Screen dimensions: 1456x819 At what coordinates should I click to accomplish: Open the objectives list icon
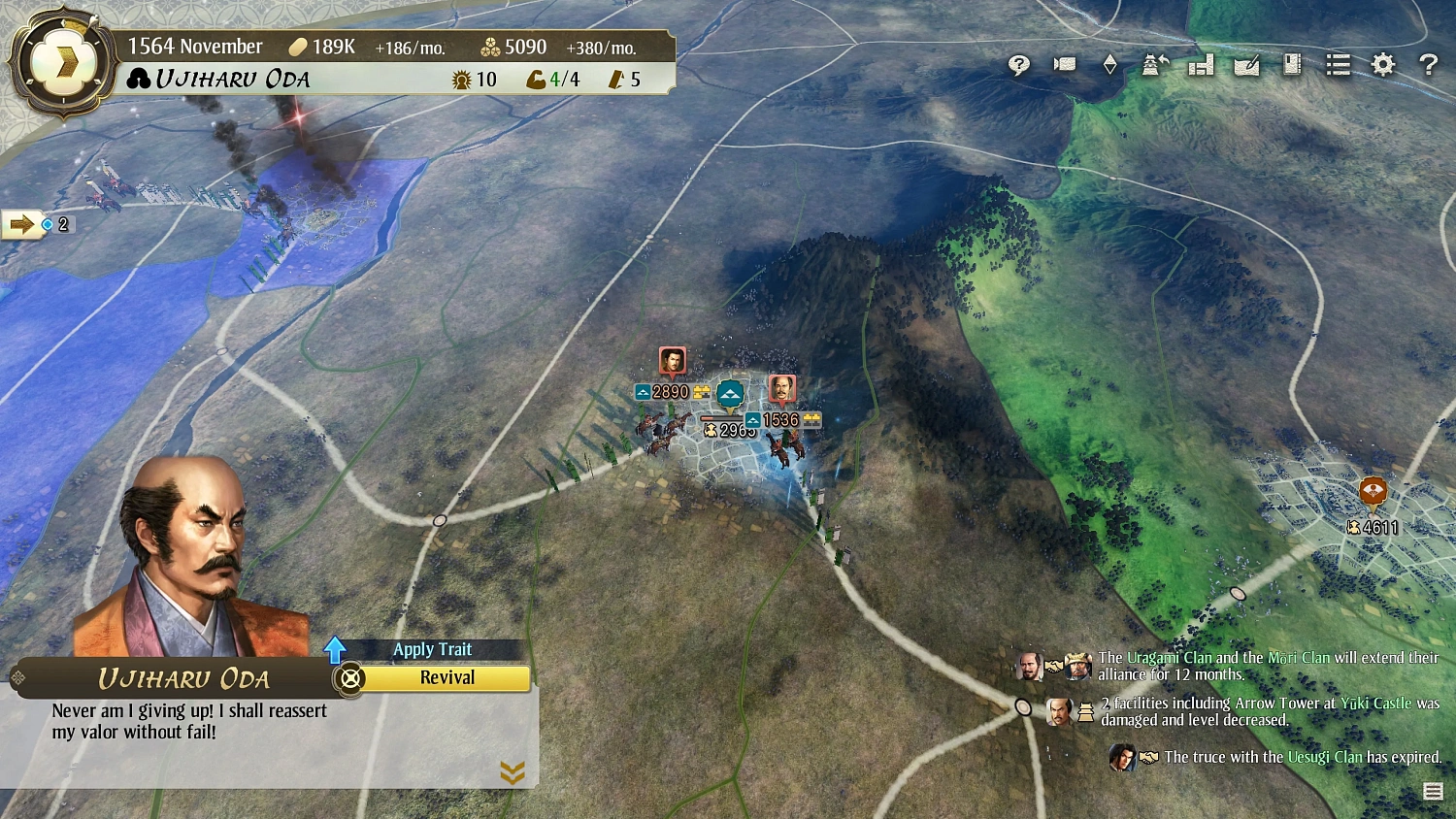click(x=1338, y=64)
